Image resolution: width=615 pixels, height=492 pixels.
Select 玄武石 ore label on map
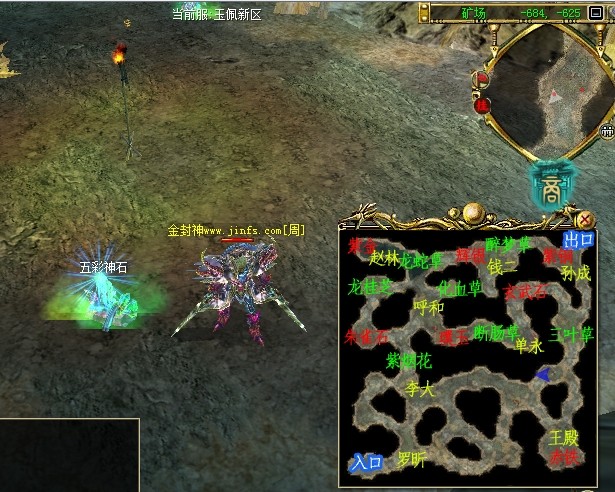[525, 292]
